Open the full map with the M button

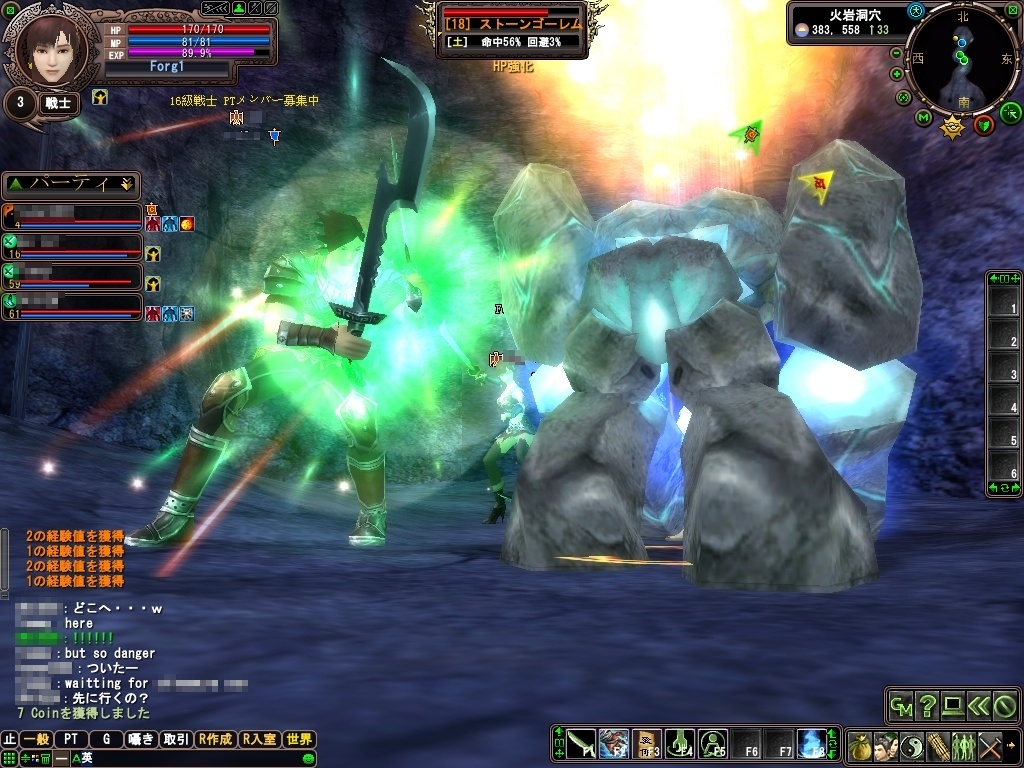pos(924,119)
